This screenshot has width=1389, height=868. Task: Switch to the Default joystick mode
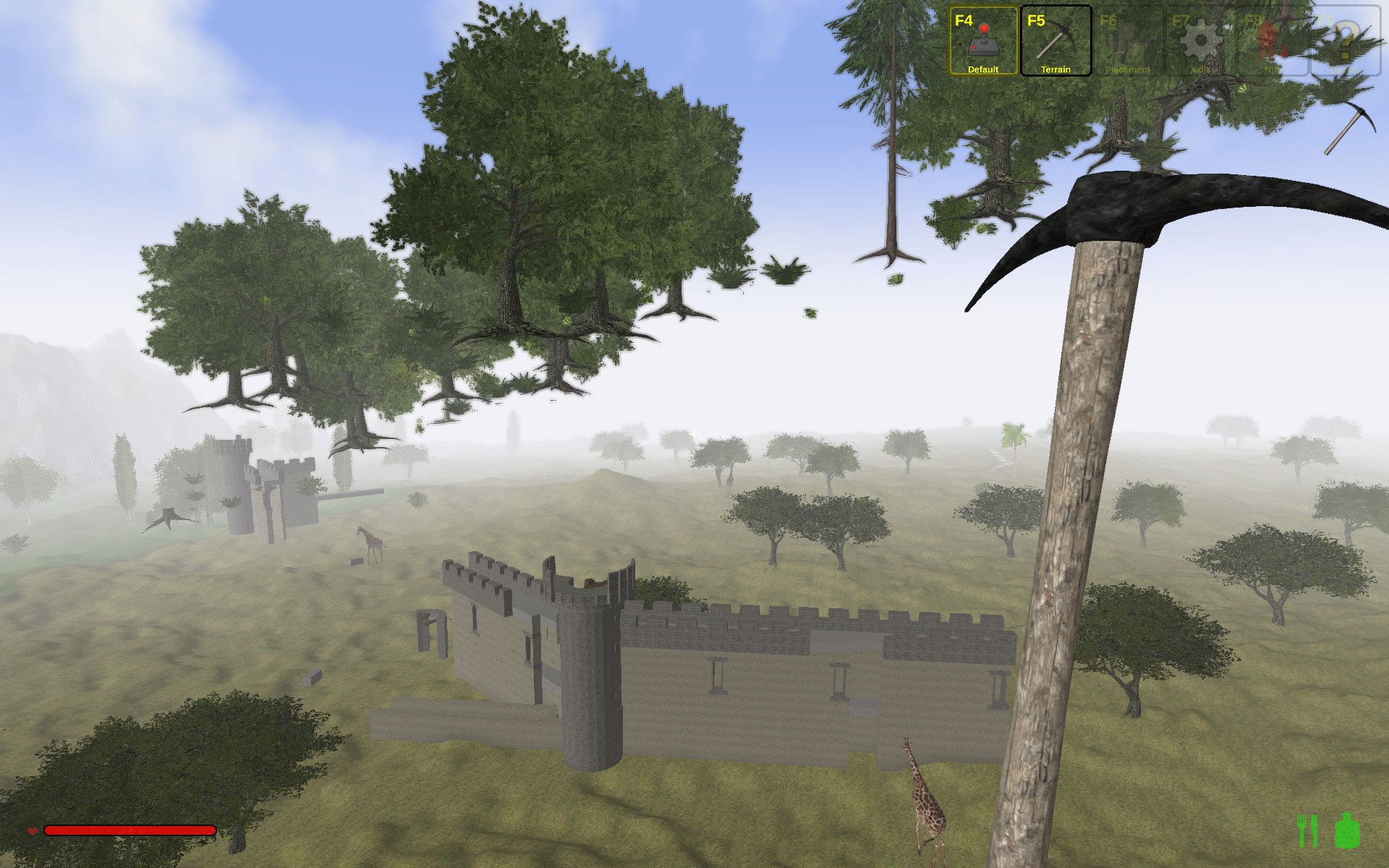pos(983,41)
